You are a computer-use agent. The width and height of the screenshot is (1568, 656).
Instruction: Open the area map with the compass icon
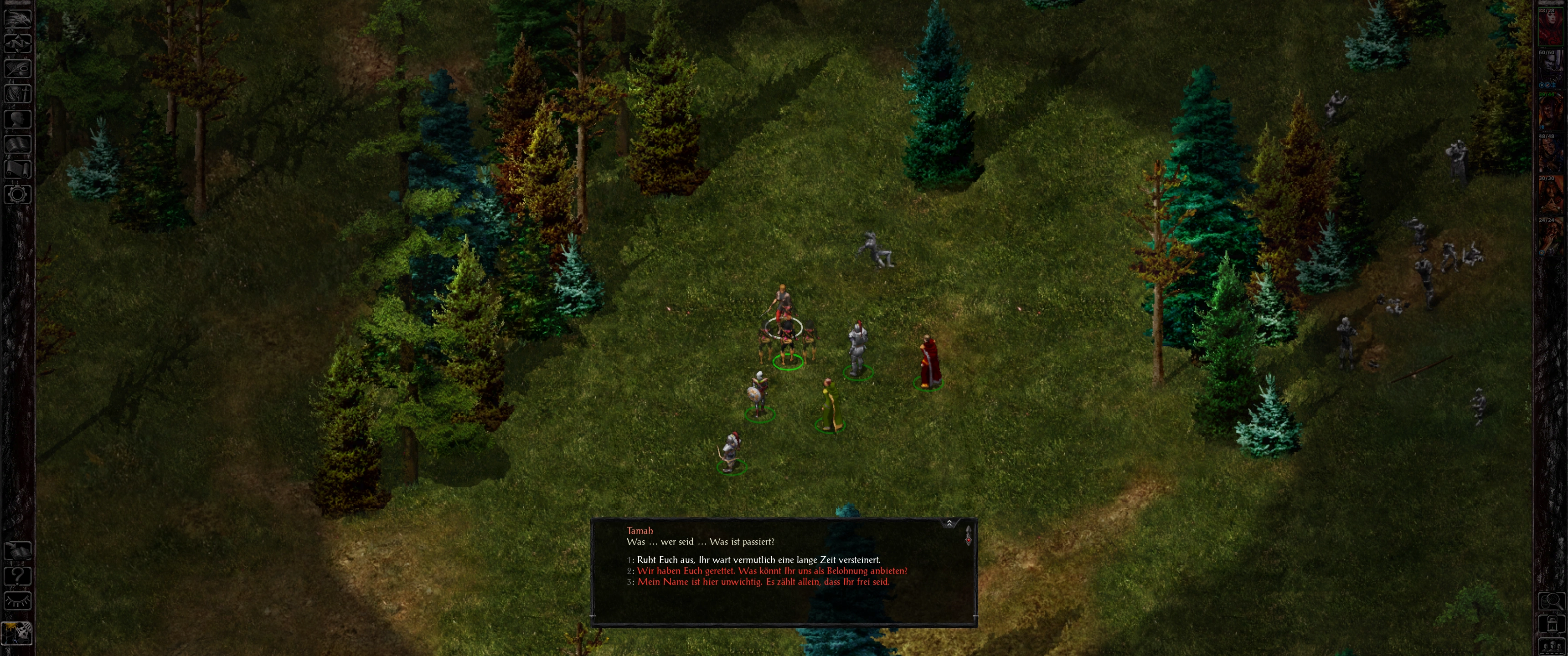pos(17,43)
